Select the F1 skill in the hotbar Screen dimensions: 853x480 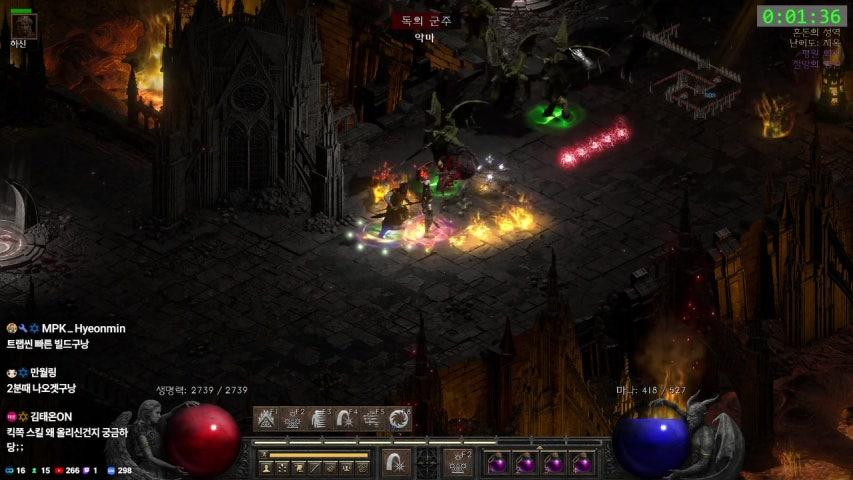[266, 418]
